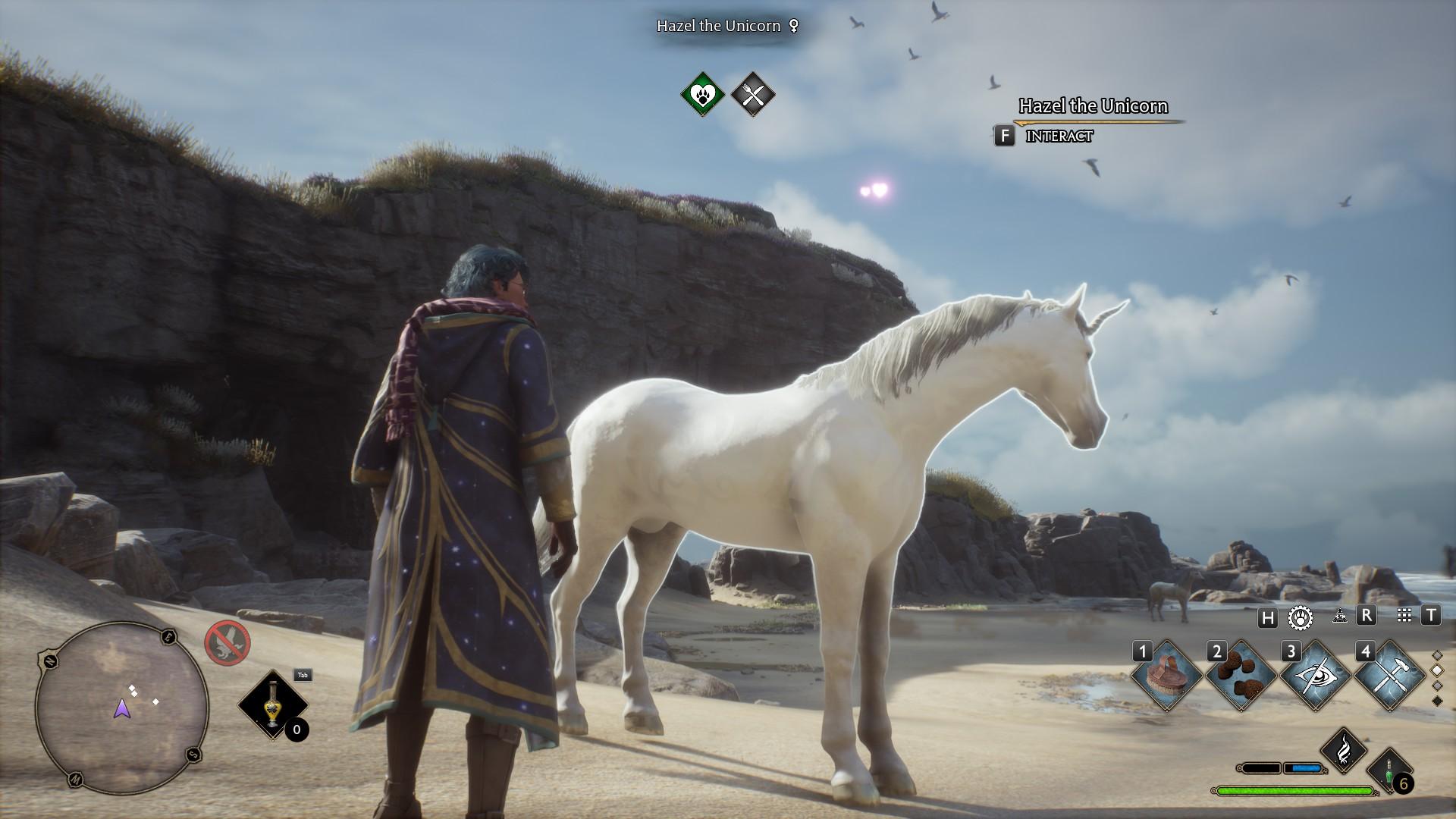
Task: Choose the crossed hammer and chisel slot
Action: click(x=1390, y=675)
